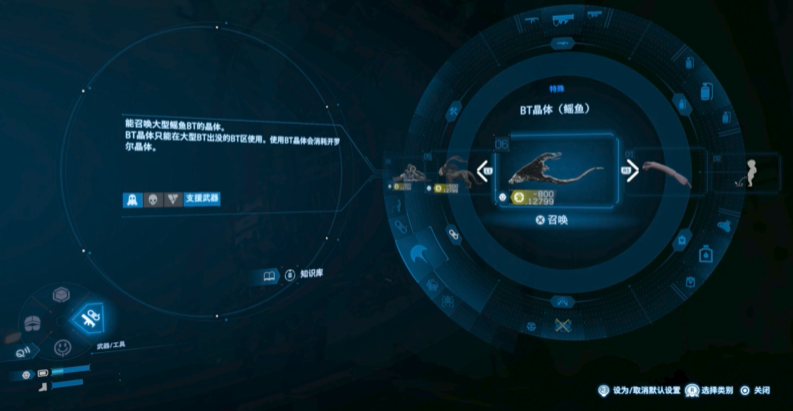Summon the BT with the 召唤 button
The width and height of the screenshot is (793, 411).
click(551, 220)
